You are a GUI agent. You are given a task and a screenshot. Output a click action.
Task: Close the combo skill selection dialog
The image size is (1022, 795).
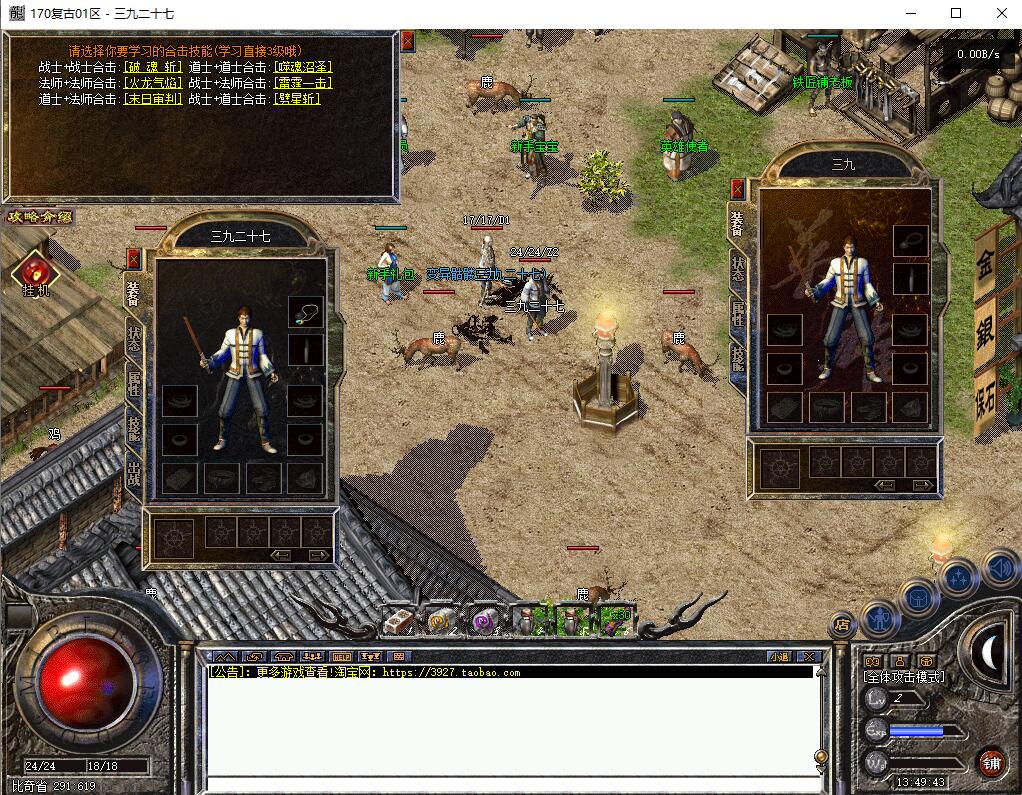407,42
